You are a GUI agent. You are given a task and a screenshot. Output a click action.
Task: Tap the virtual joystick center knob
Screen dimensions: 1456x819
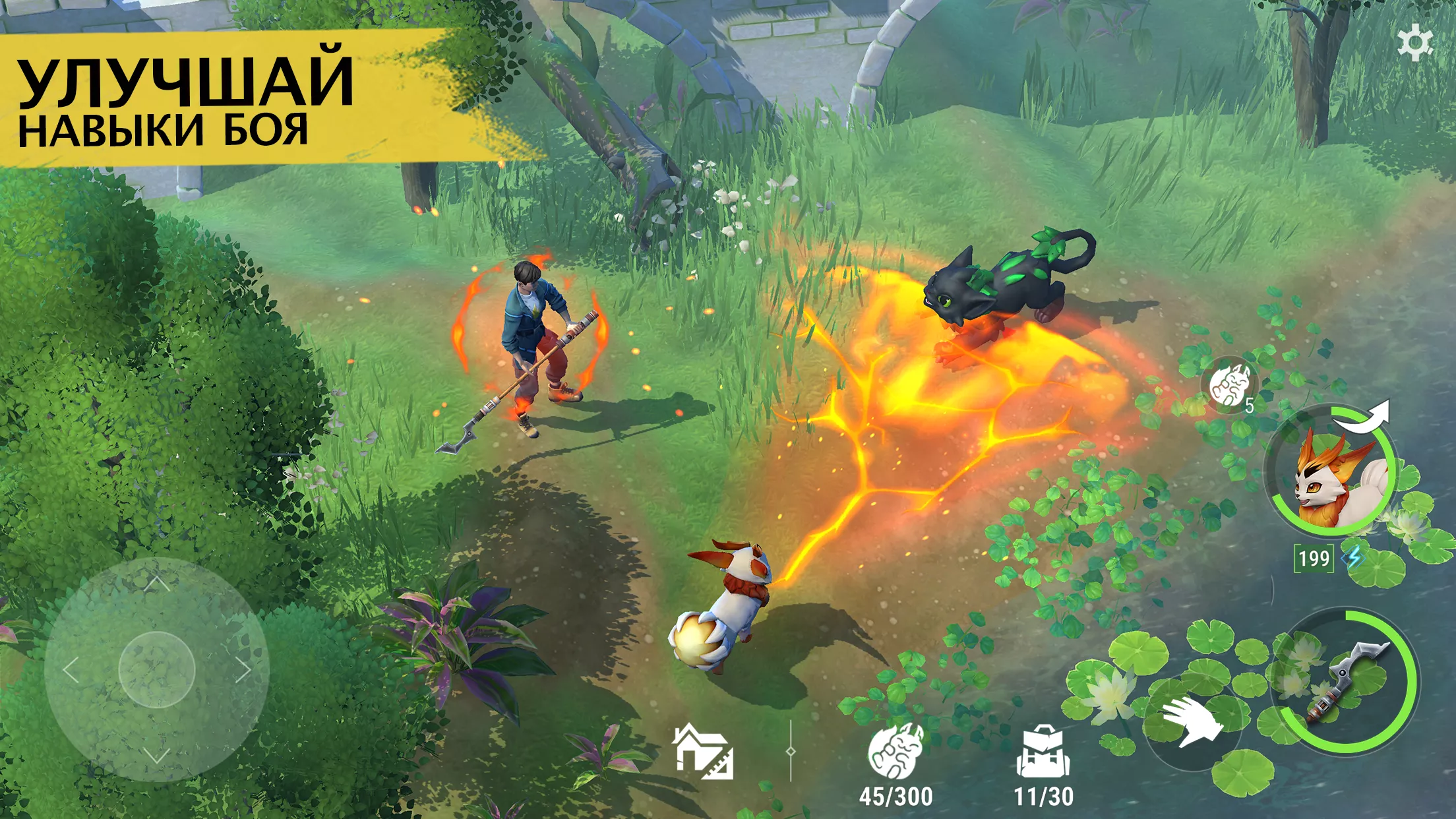tap(156, 669)
